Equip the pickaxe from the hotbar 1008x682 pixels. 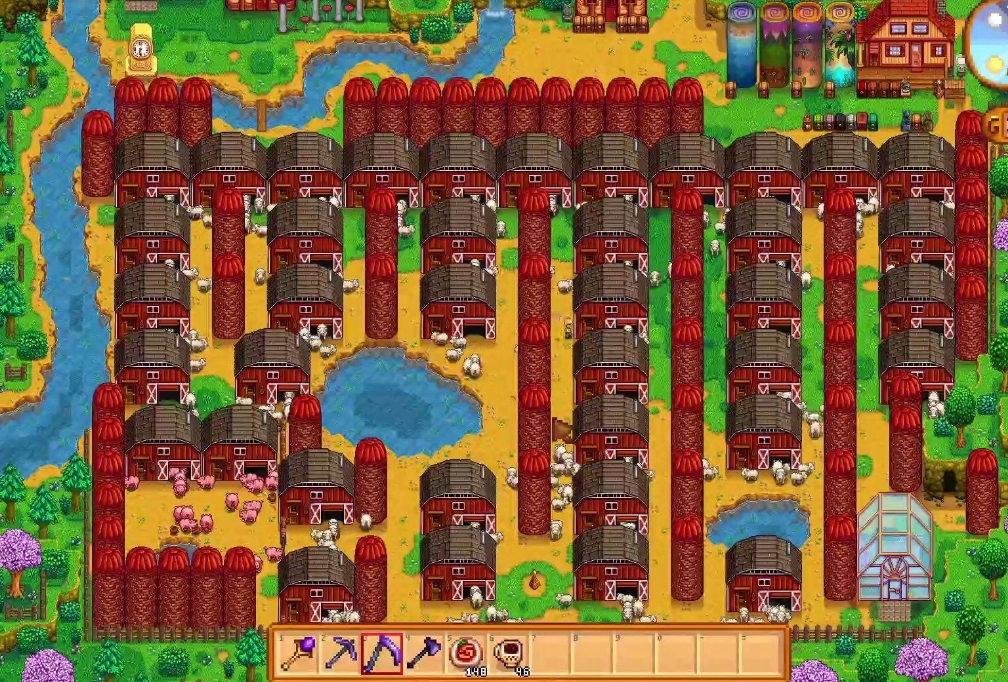[340, 654]
